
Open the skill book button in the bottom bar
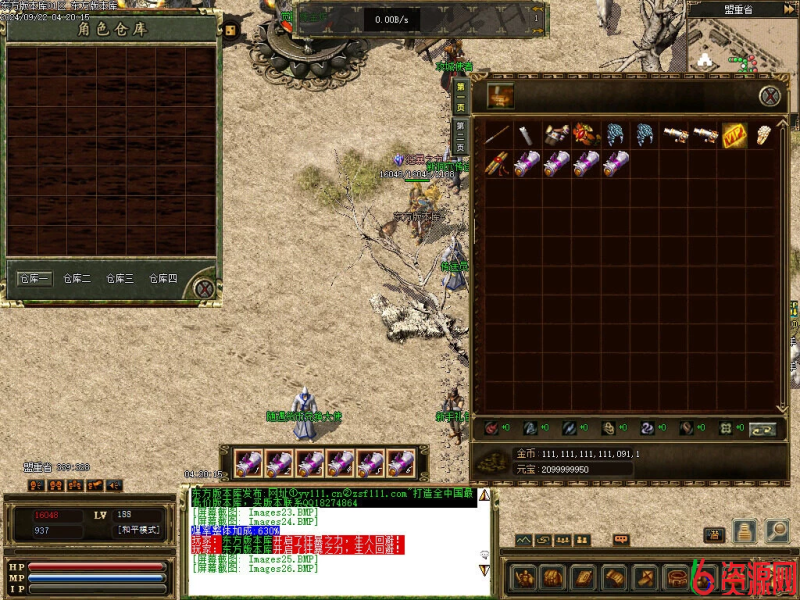click(x=583, y=578)
